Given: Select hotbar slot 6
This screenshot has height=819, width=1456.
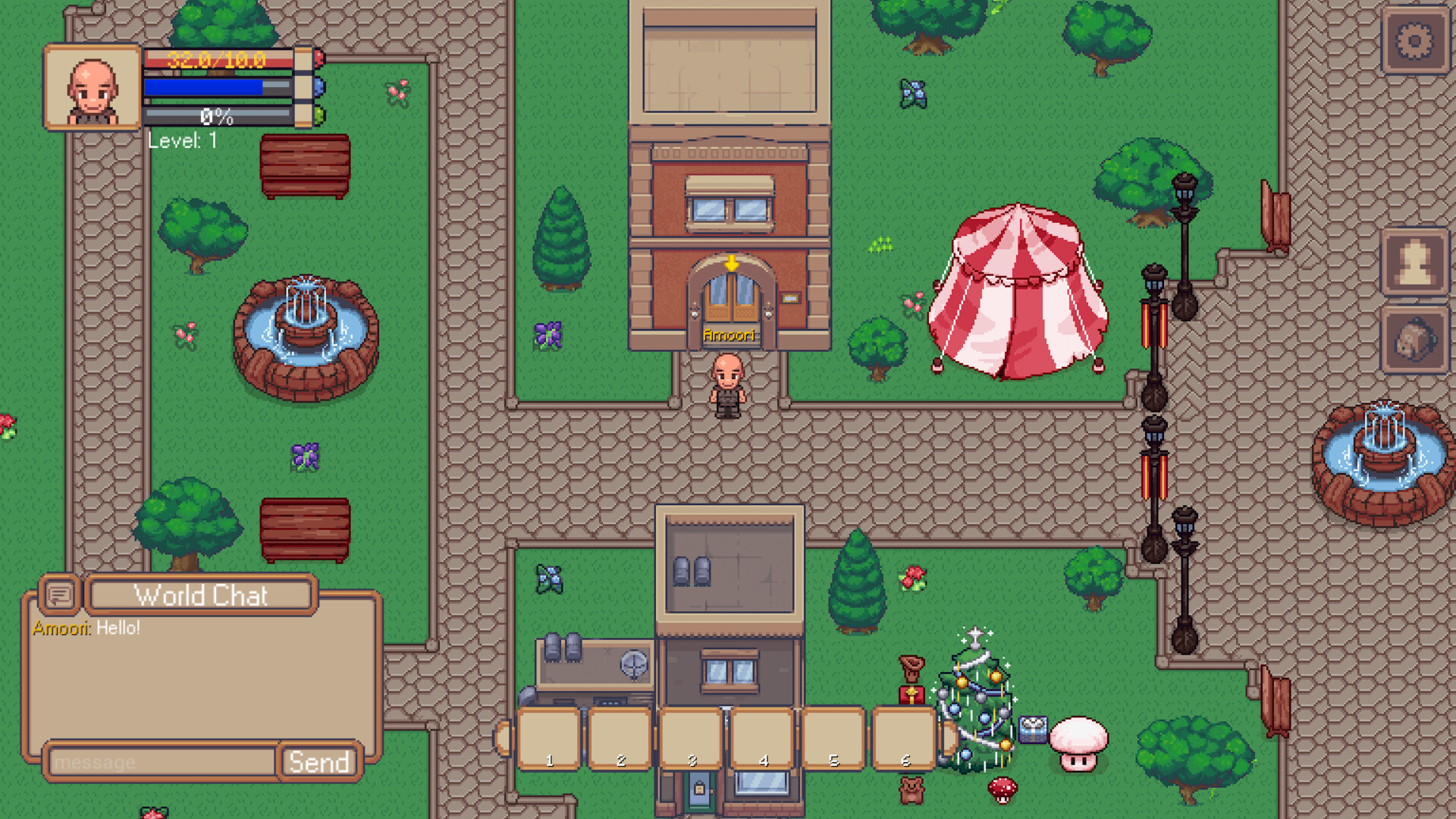Looking at the screenshot, I should pos(905,737).
